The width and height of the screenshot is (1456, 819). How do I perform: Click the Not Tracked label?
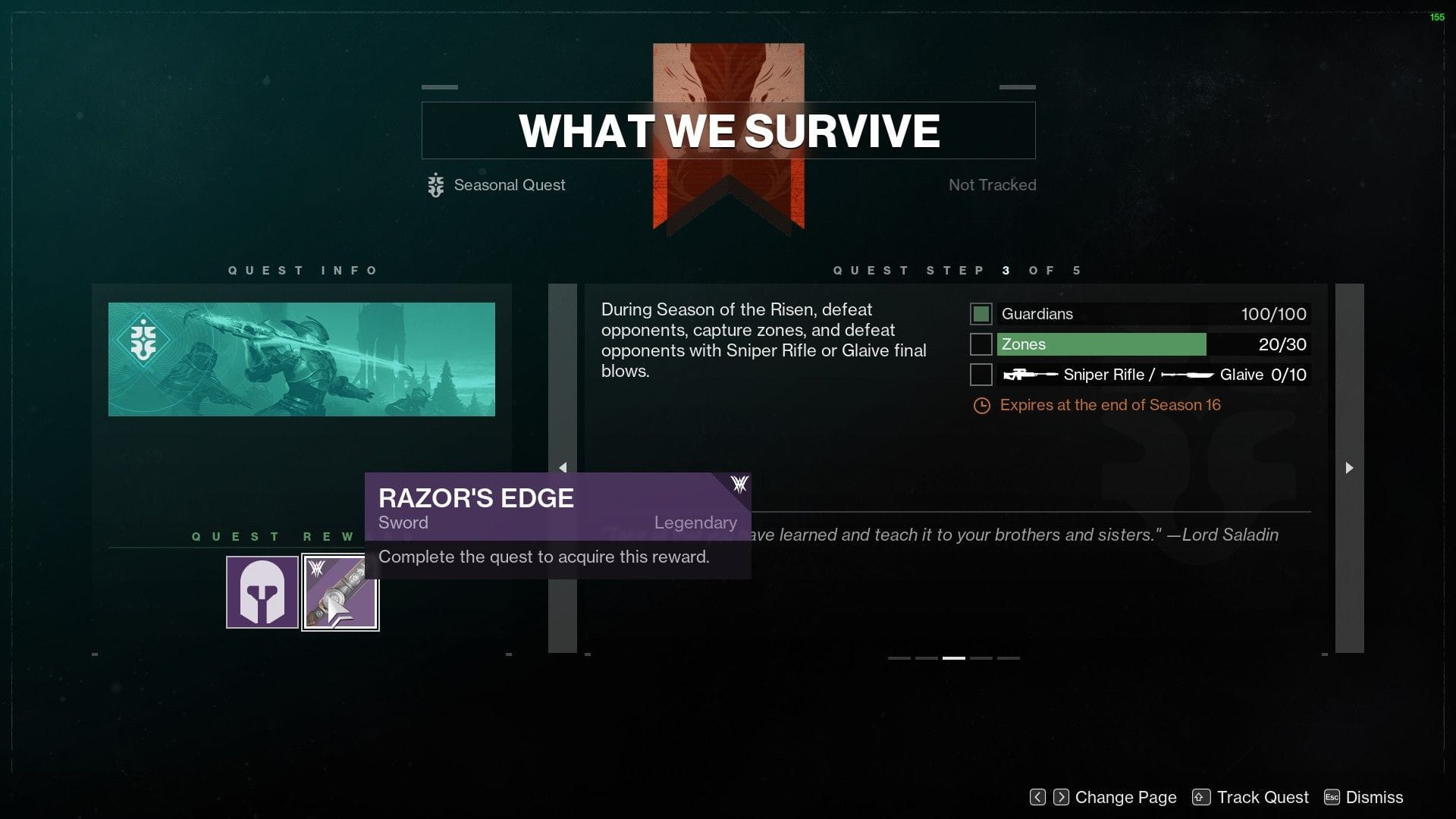tap(991, 185)
